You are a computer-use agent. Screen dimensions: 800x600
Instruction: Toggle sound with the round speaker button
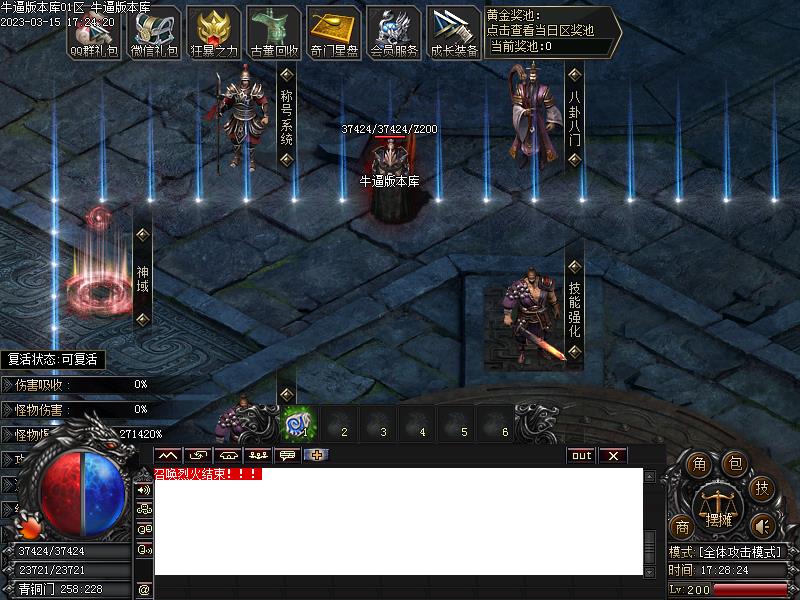click(763, 526)
